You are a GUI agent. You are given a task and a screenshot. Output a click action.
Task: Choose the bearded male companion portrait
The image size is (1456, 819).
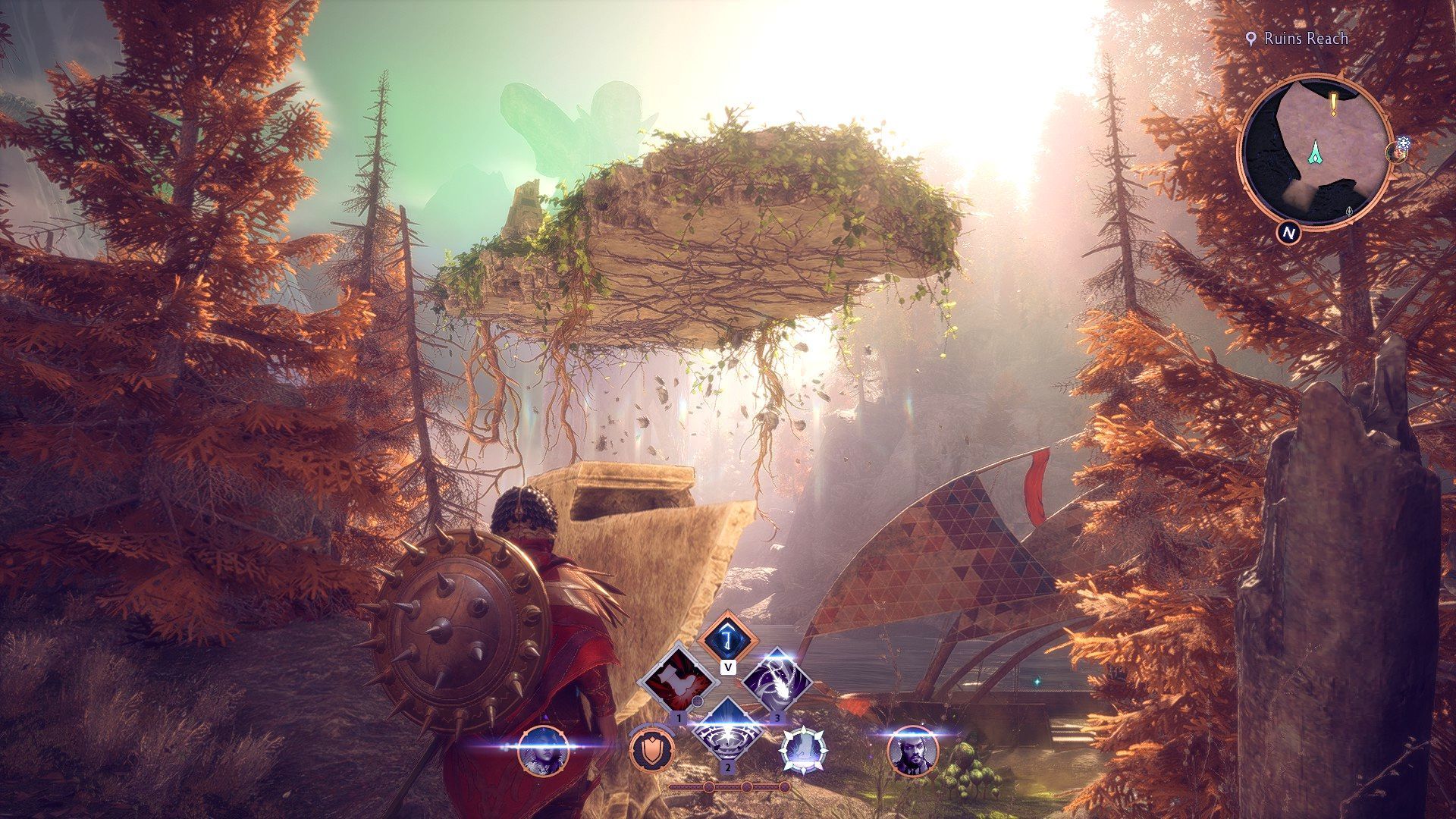[912, 751]
